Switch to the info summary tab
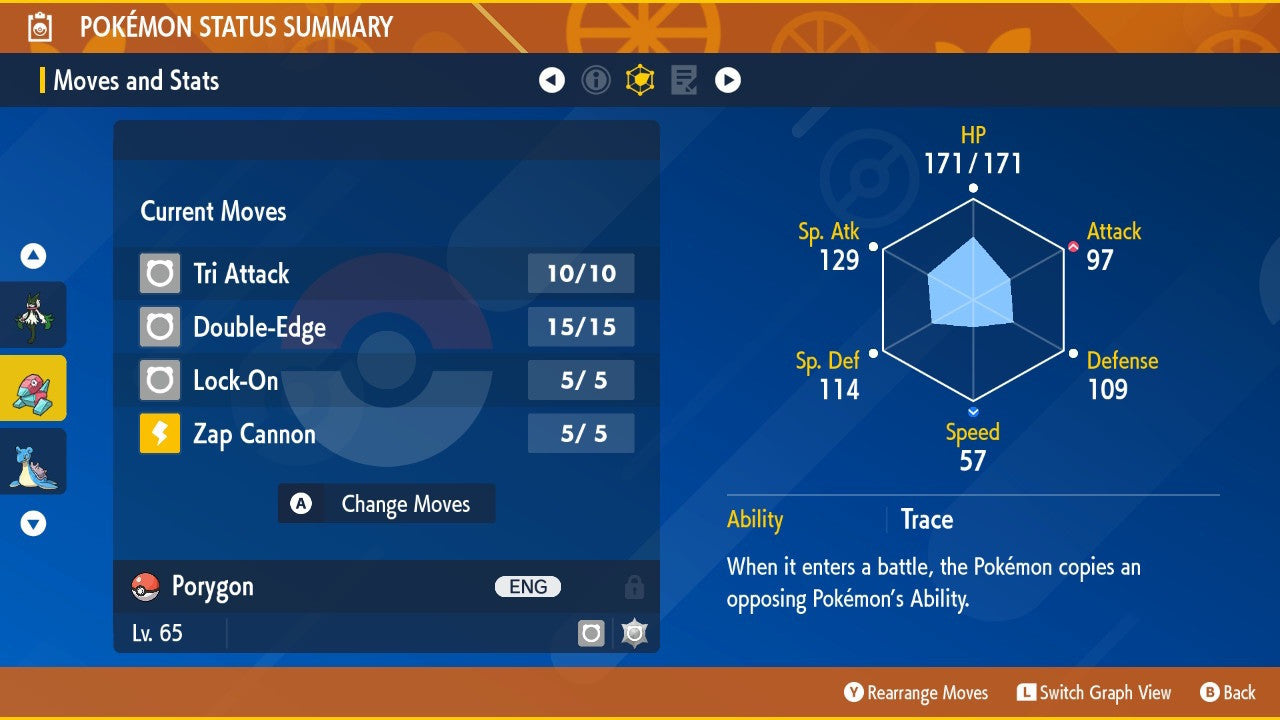1280x720 pixels. 596,80
